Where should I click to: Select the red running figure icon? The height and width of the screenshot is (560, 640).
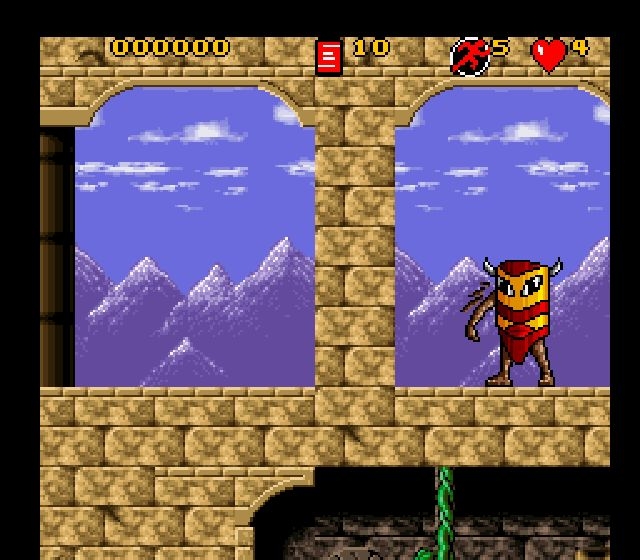[x=468, y=56]
